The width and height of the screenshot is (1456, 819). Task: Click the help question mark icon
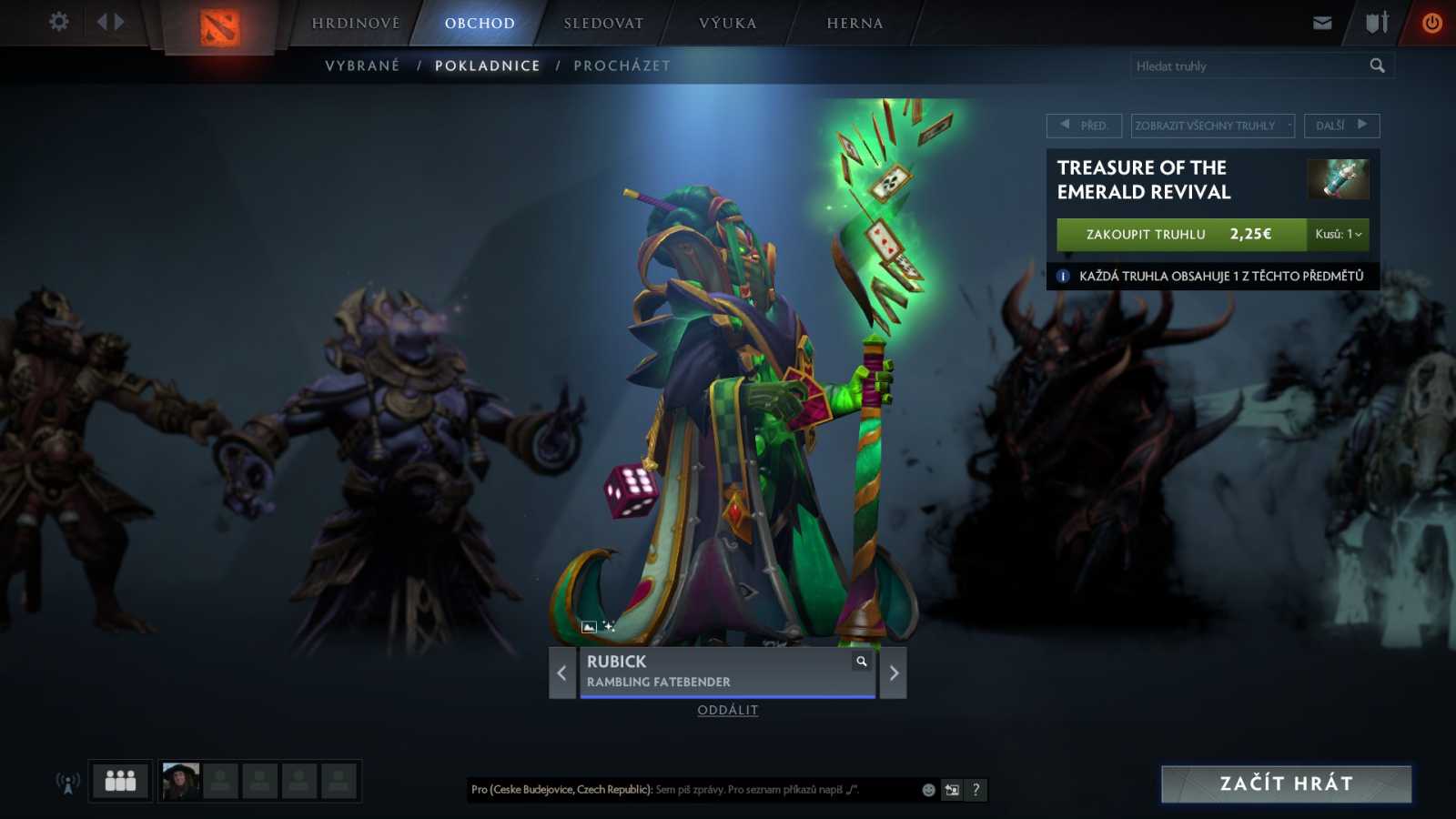tap(976, 790)
